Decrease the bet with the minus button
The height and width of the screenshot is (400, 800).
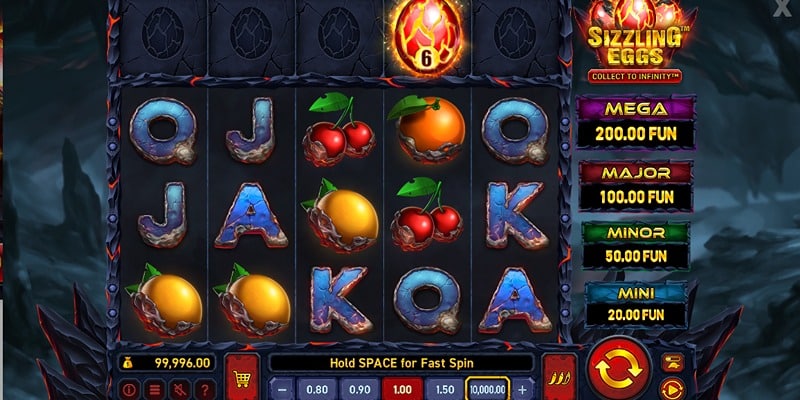(284, 389)
